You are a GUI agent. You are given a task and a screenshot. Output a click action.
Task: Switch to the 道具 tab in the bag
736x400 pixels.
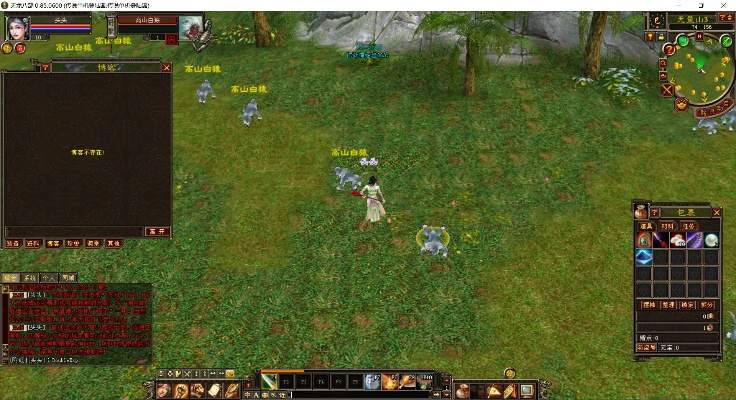(x=646, y=226)
